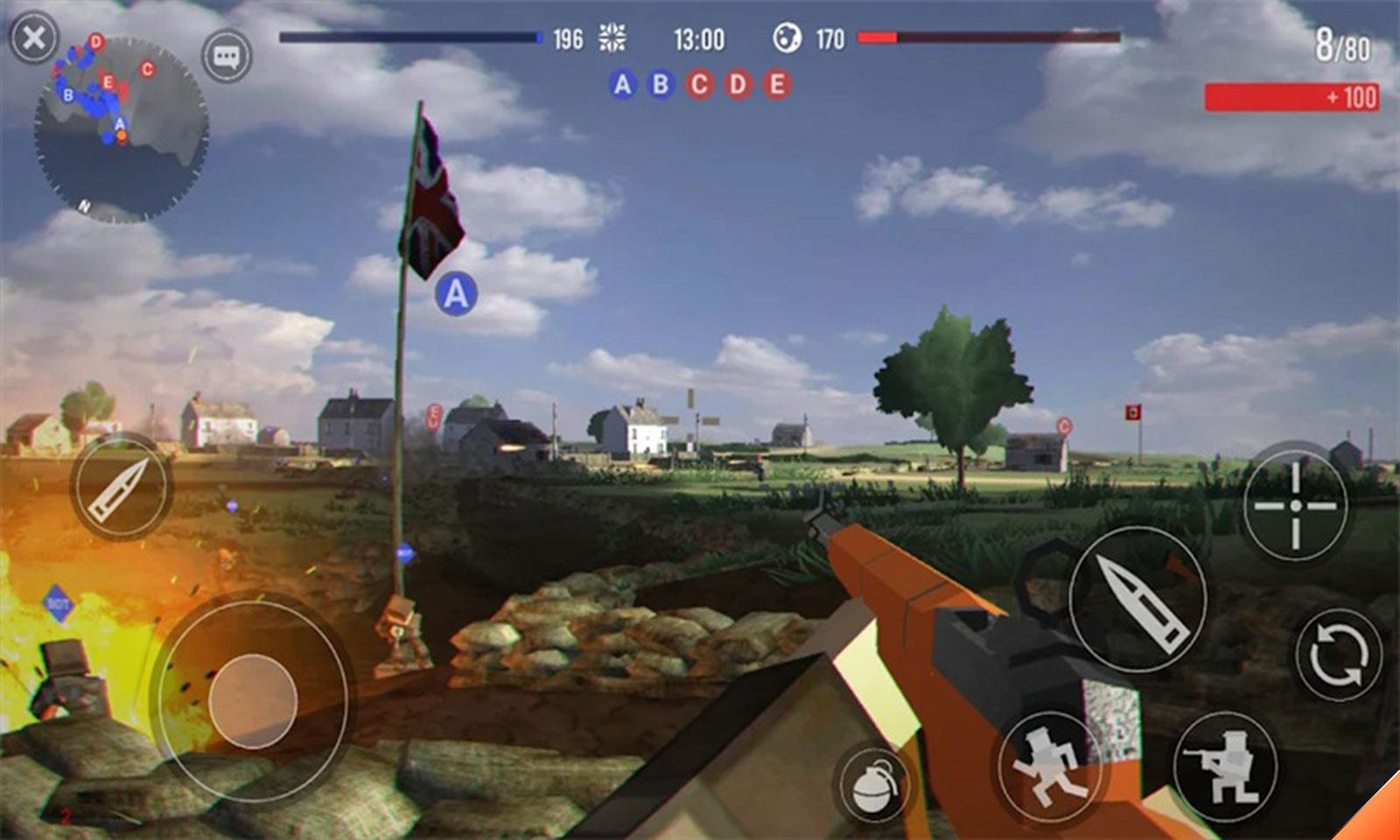Close the match with the X button
This screenshot has width=1400, height=840.
(33, 38)
